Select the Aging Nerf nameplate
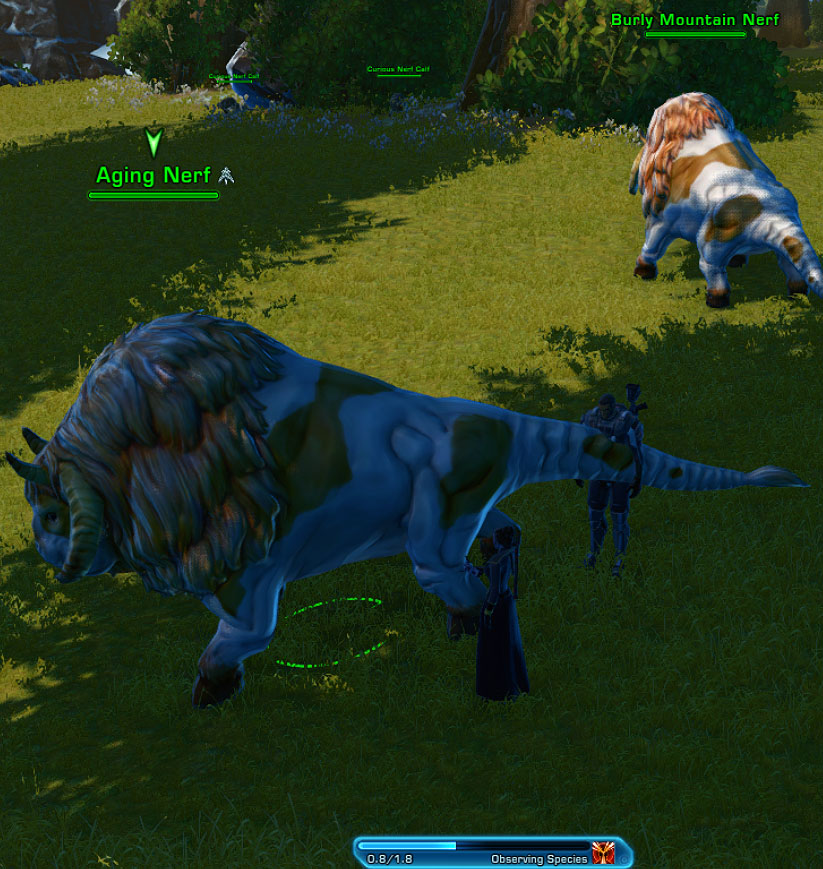 [153, 176]
